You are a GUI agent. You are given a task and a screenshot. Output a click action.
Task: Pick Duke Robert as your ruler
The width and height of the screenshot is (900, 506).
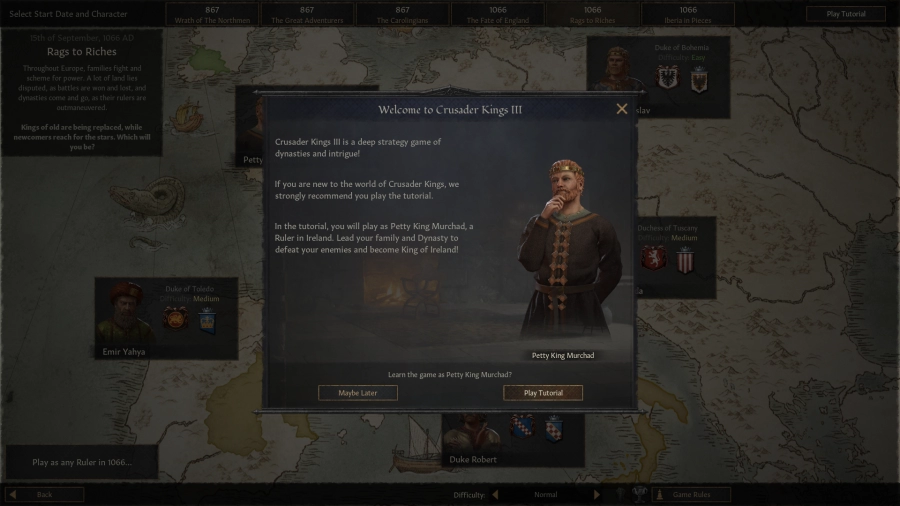(x=472, y=440)
